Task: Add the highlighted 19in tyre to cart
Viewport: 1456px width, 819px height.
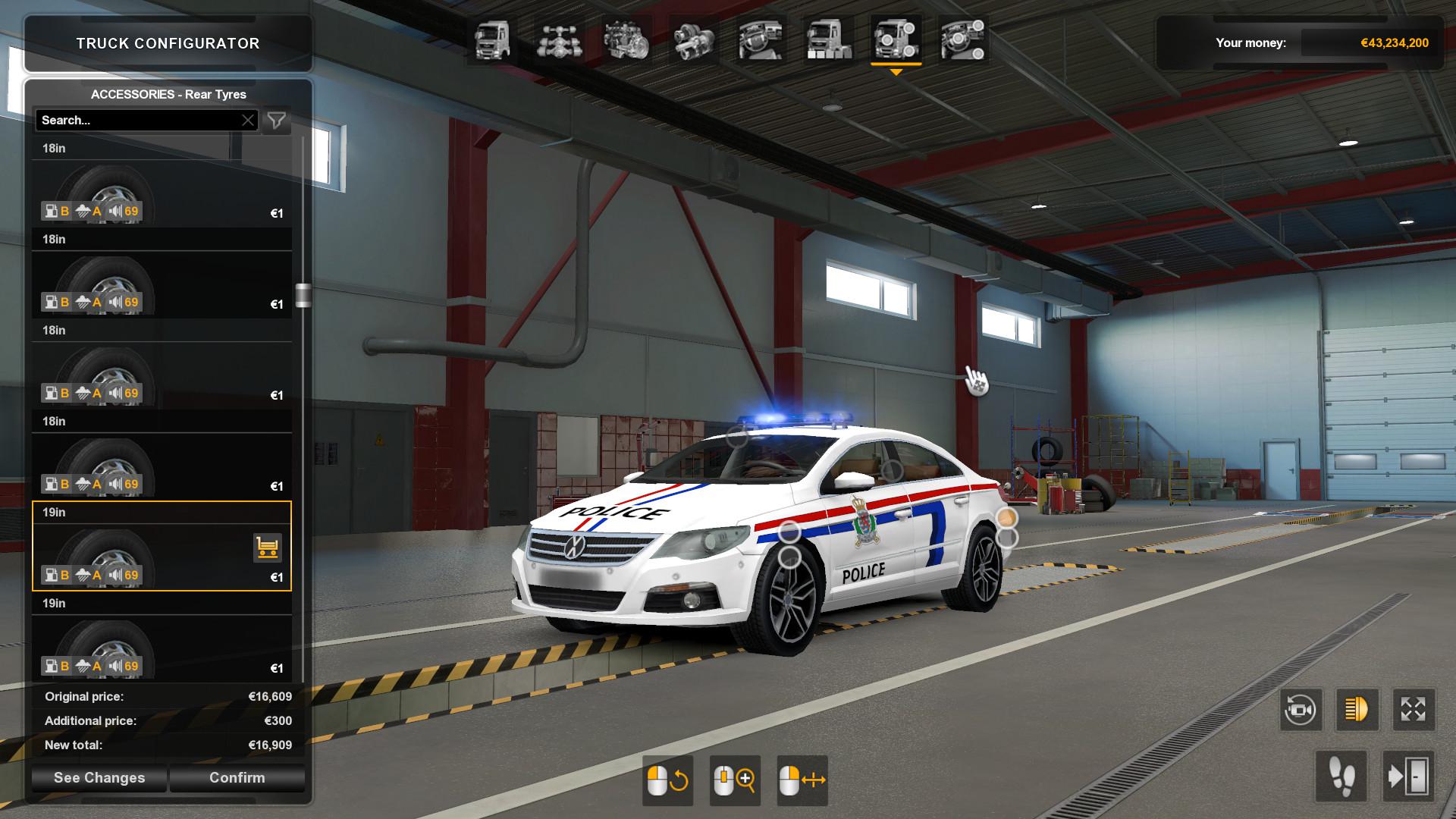Action: coord(267,547)
